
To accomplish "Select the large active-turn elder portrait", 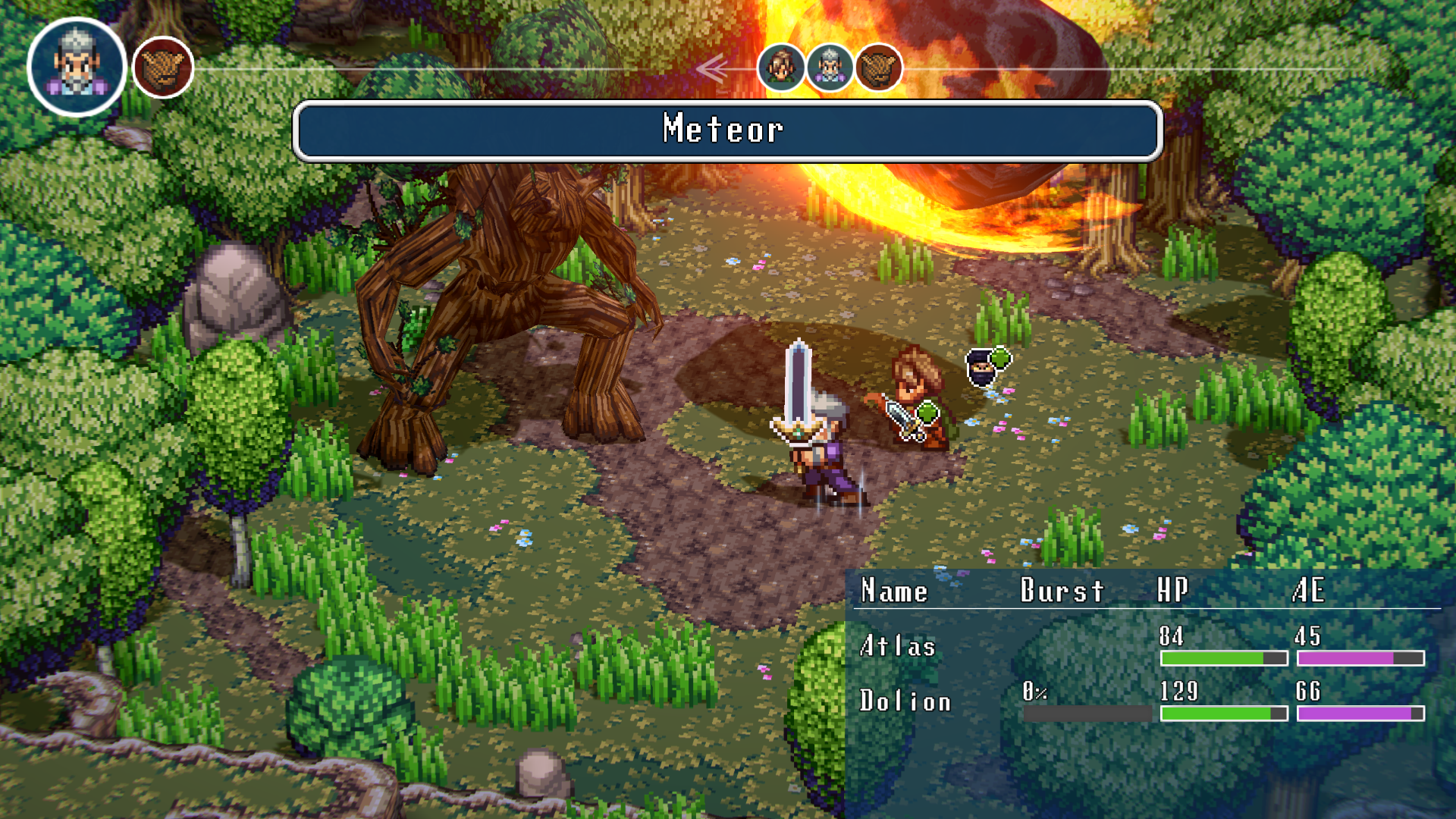I will tap(76, 67).
